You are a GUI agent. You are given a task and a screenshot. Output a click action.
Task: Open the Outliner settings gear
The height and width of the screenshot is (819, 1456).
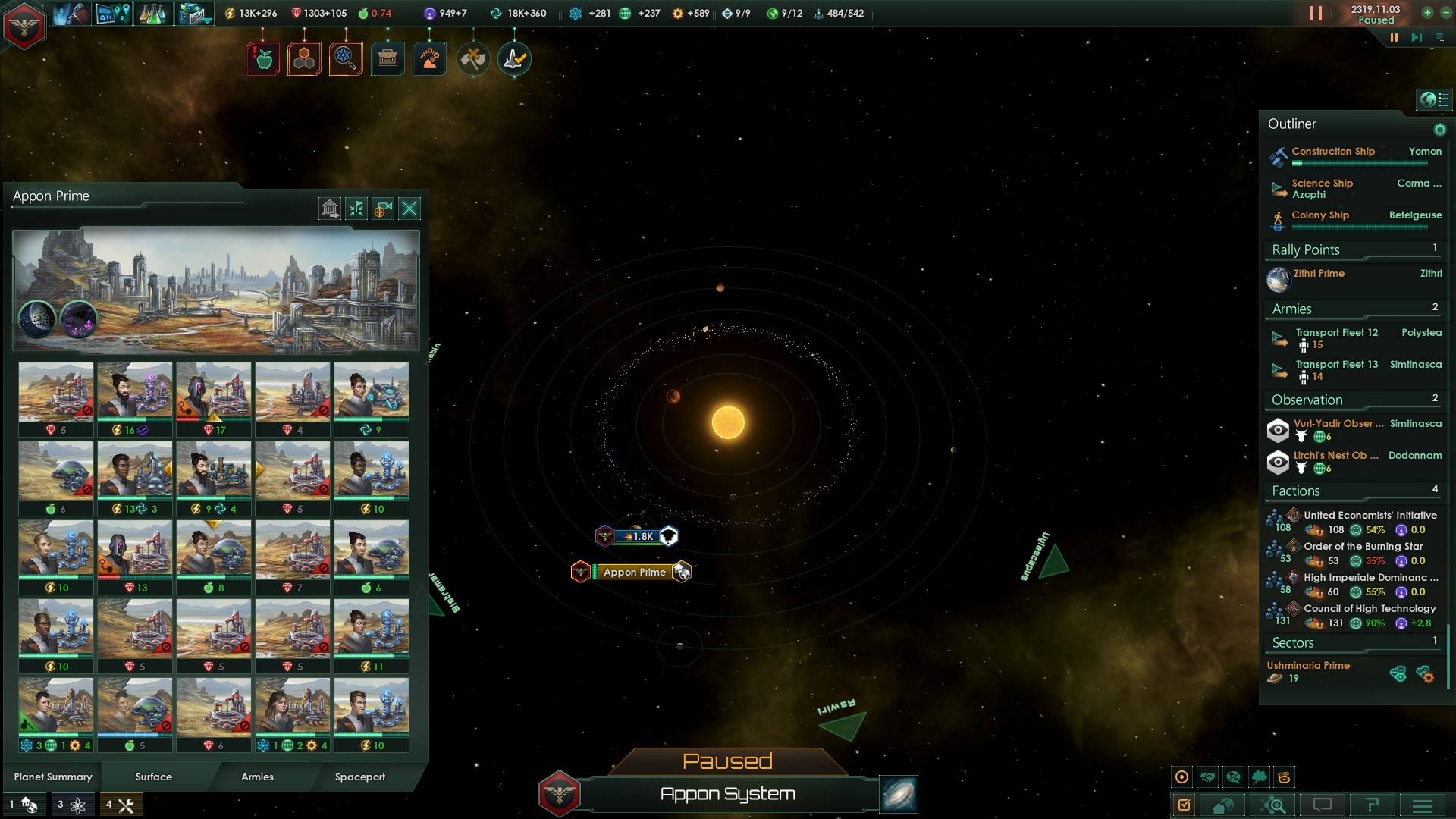pos(1439,130)
